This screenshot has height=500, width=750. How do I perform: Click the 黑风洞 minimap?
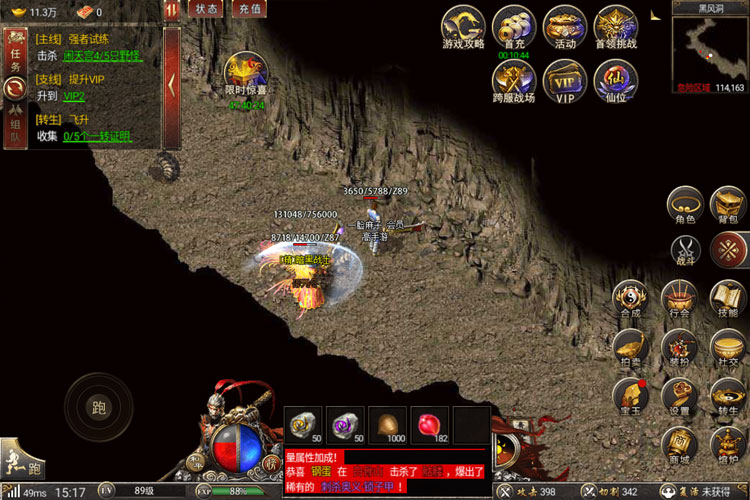tap(710, 47)
